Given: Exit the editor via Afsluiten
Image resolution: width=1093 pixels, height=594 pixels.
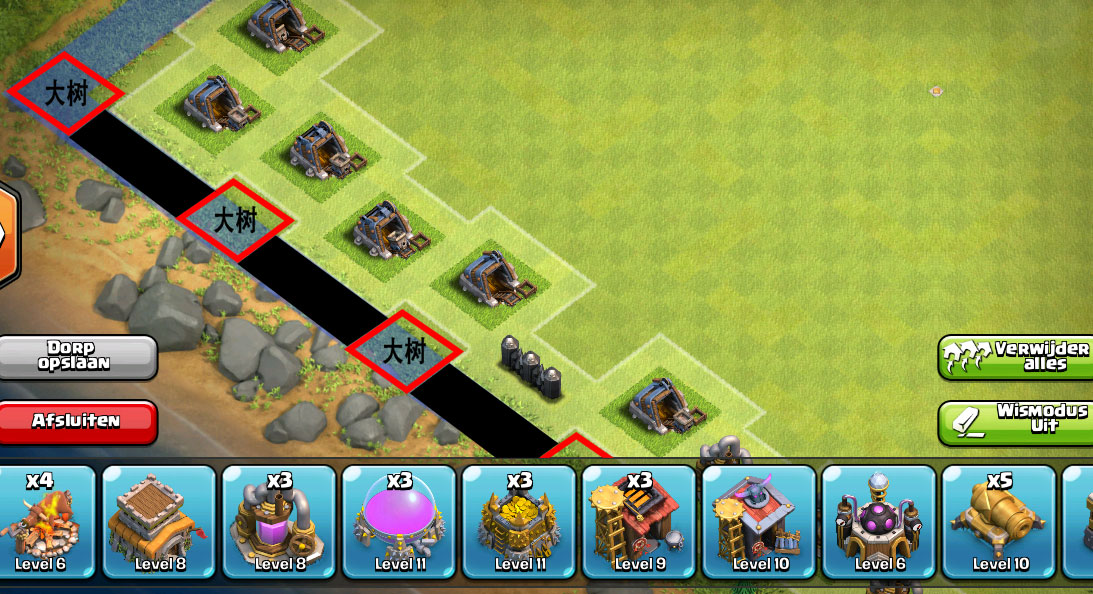Looking at the screenshot, I should pyautogui.click(x=78, y=421).
